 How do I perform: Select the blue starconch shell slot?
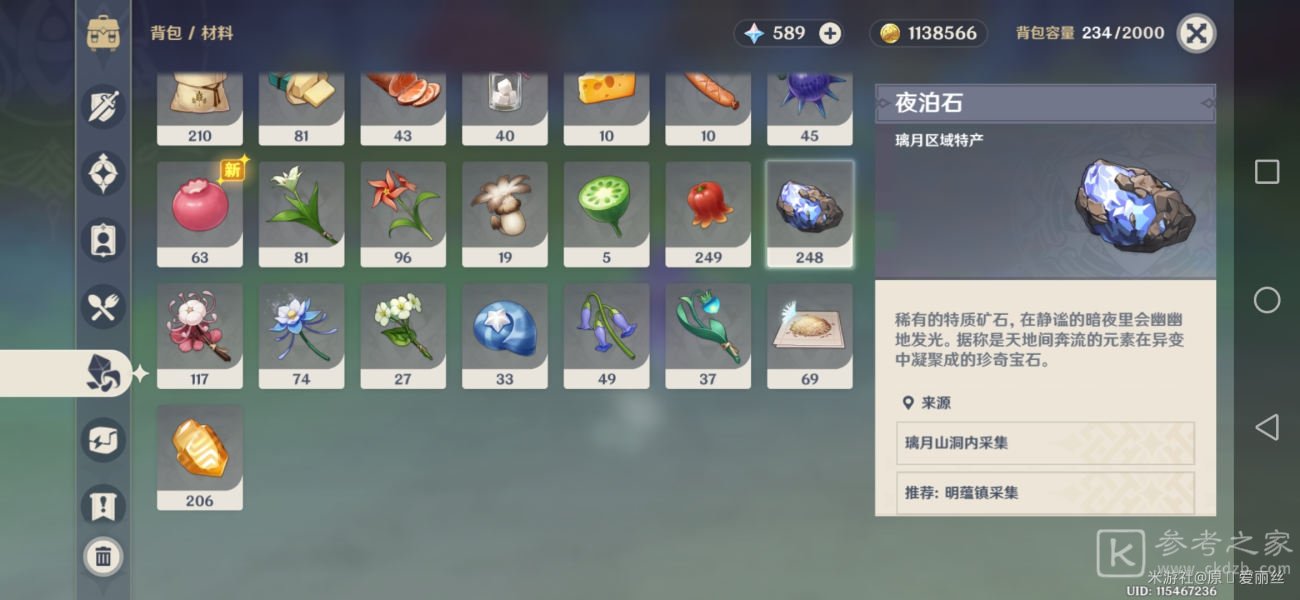click(505, 335)
